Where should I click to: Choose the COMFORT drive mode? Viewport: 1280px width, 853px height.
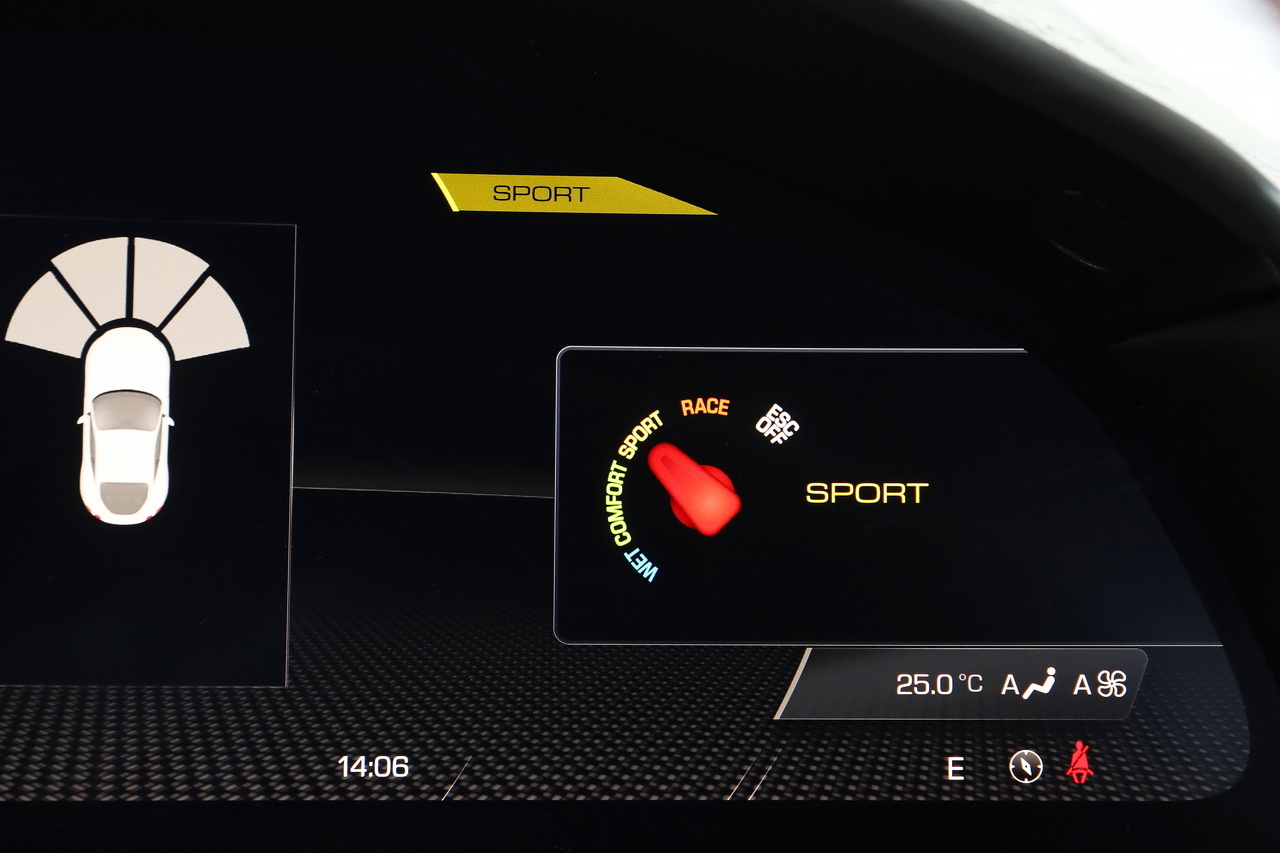[x=618, y=504]
